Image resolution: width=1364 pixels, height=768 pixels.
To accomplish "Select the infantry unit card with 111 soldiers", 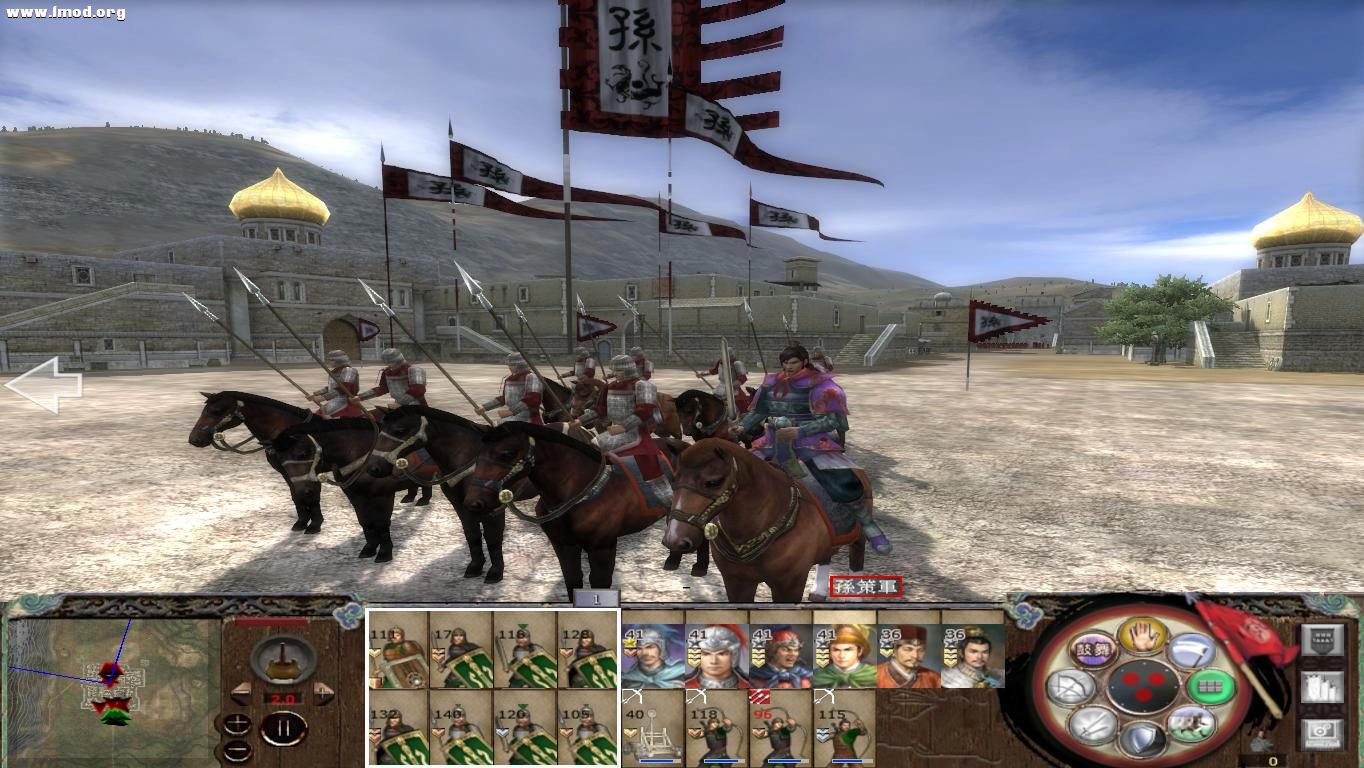I will pos(398,649).
